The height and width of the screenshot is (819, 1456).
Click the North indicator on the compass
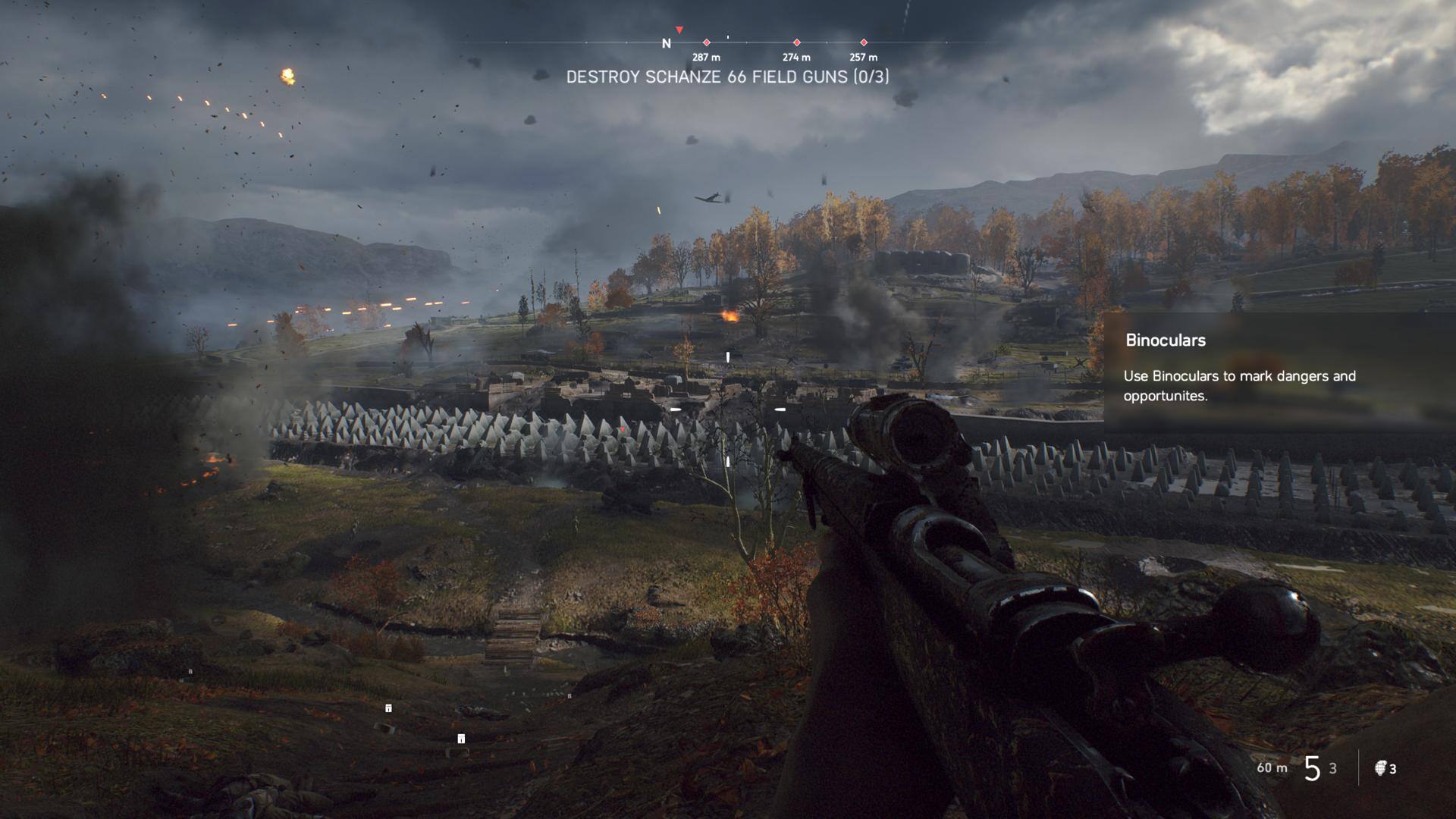(666, 44)
